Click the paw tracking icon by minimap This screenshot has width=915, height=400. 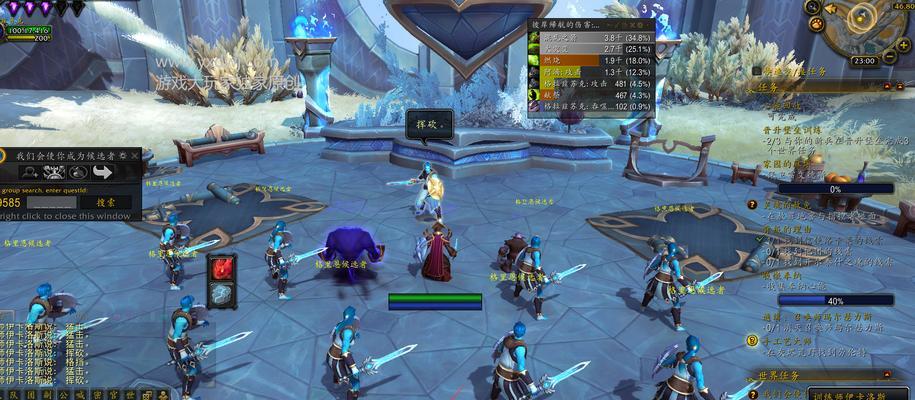[x=817, y=23]
